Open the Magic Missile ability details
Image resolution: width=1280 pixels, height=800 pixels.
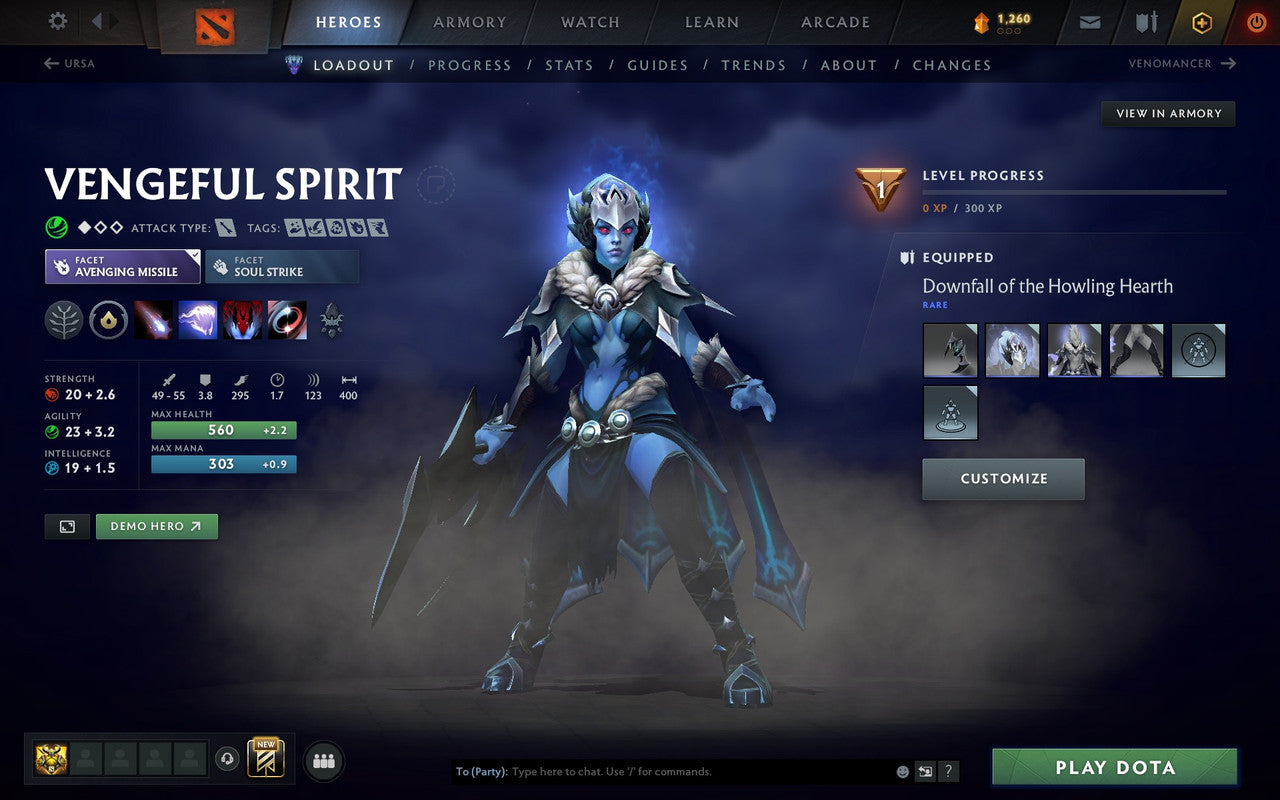point(152,320)
